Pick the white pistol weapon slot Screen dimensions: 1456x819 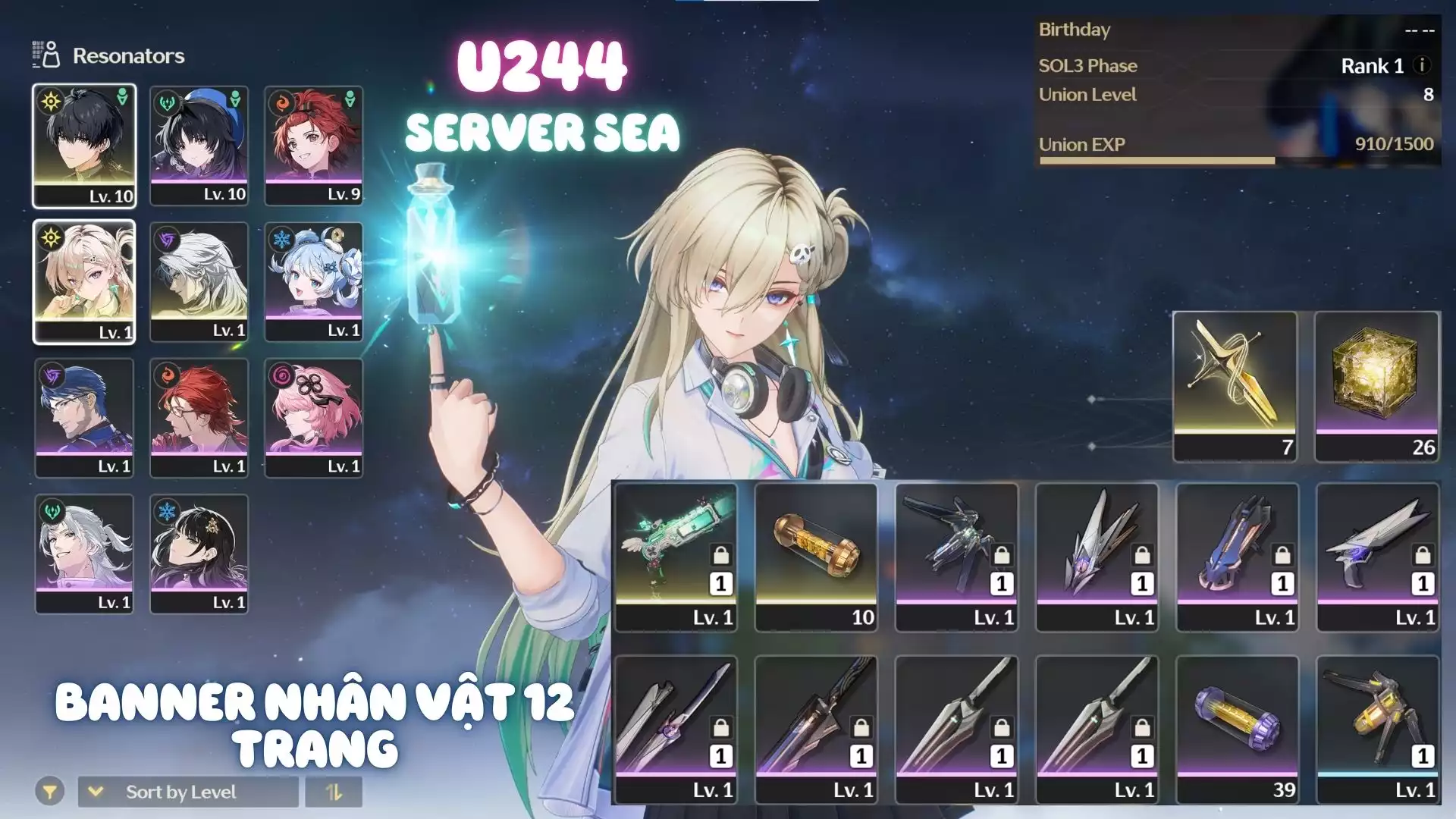pyautogui.click(x=1377, y=557)
